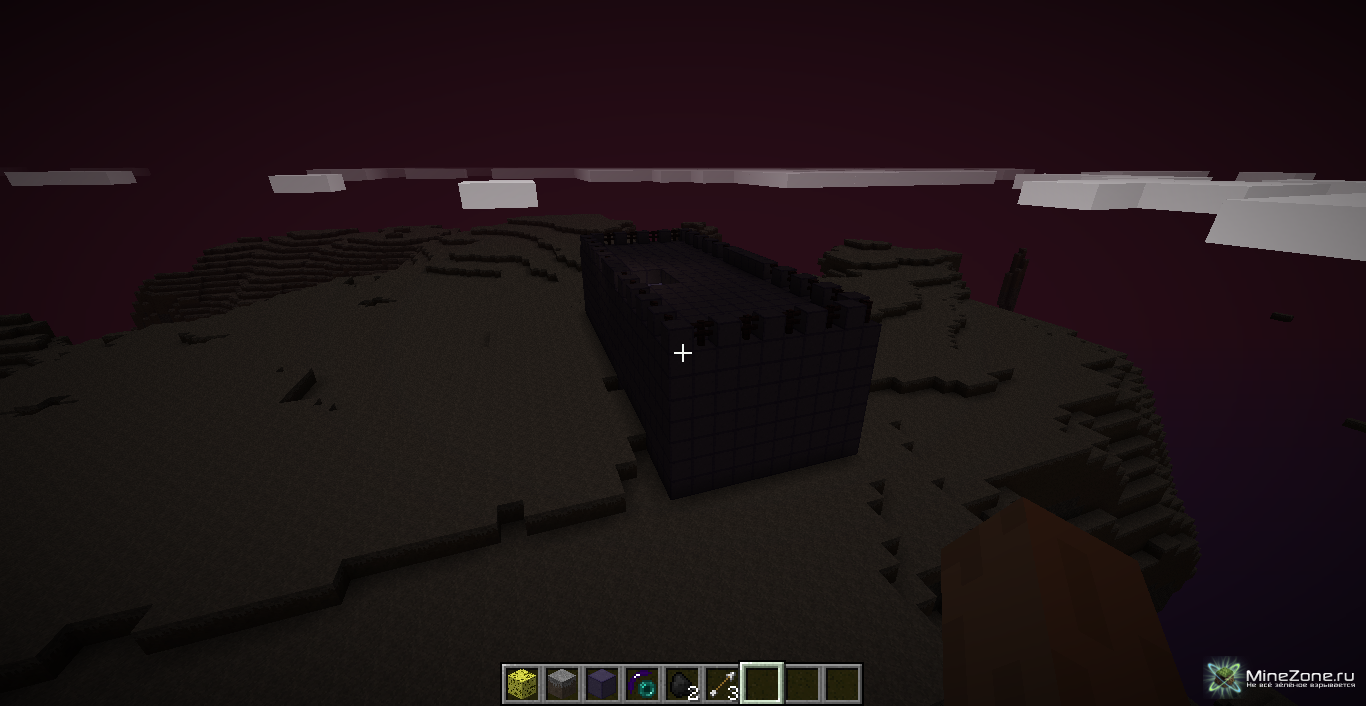Select the gray-topped dirt block slot
The image size is (1366, 706).
tap(561, 684)
